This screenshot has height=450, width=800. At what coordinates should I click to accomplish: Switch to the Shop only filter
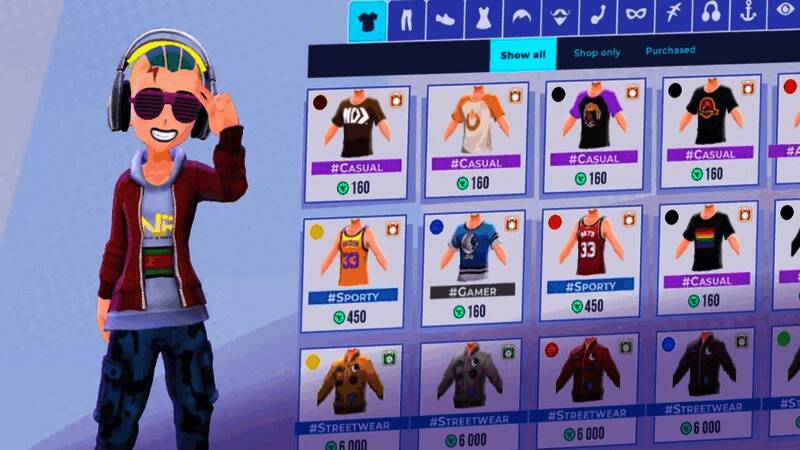pyautogui.click(x=596, y=52)
